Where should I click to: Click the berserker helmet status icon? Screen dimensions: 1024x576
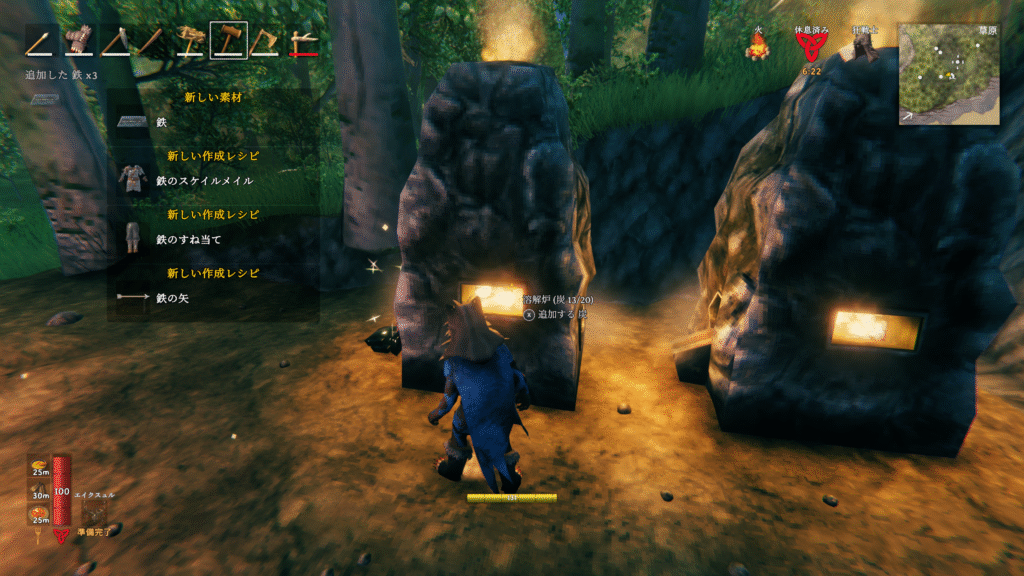(865, 47)
